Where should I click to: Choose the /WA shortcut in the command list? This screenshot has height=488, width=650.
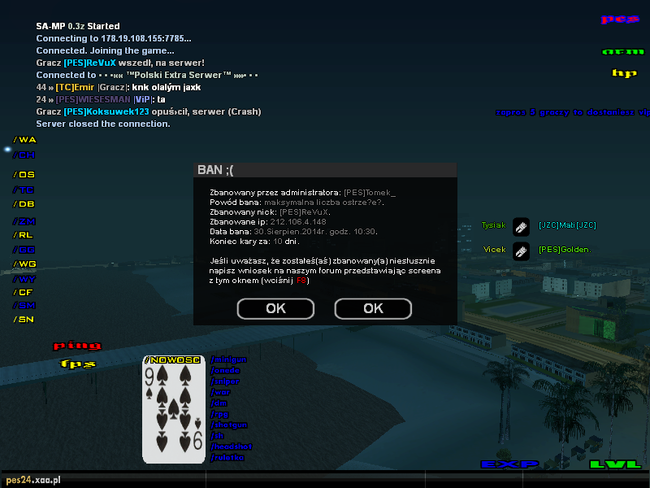pos(24,140)
